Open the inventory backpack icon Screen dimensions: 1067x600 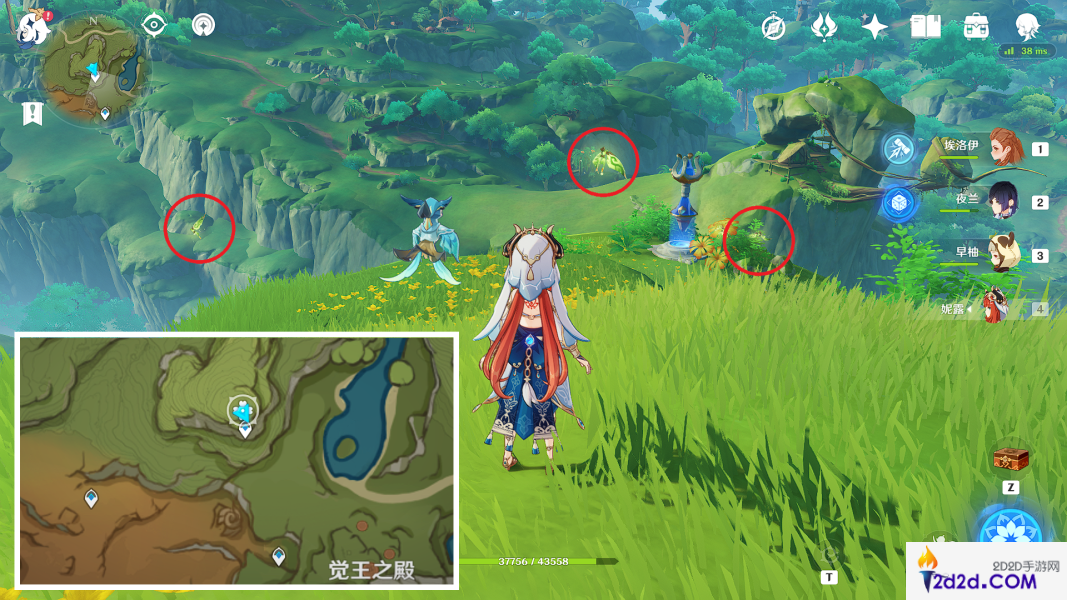coord(976,27)
